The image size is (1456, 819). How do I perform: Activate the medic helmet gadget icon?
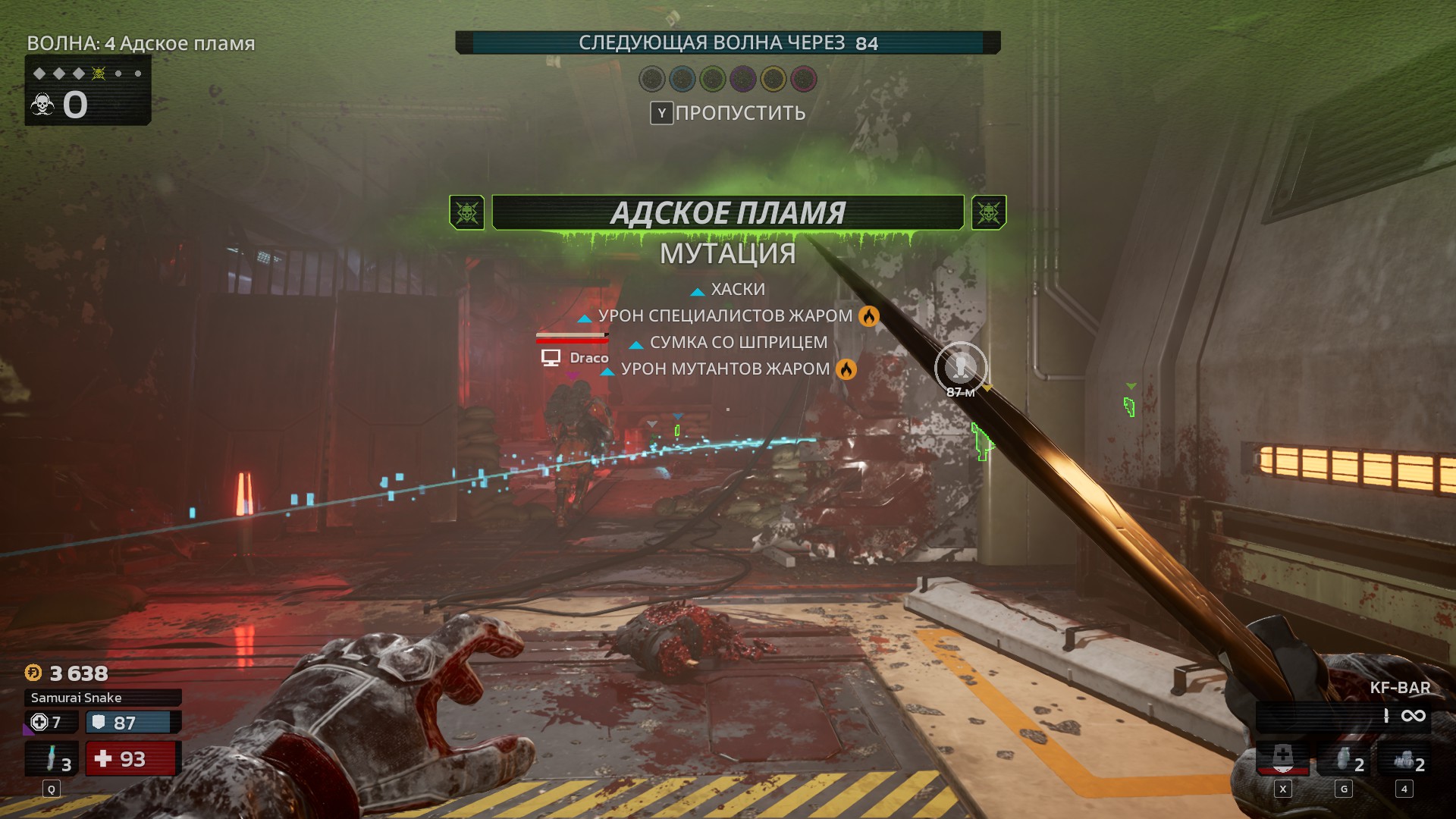pos(1282,758)
